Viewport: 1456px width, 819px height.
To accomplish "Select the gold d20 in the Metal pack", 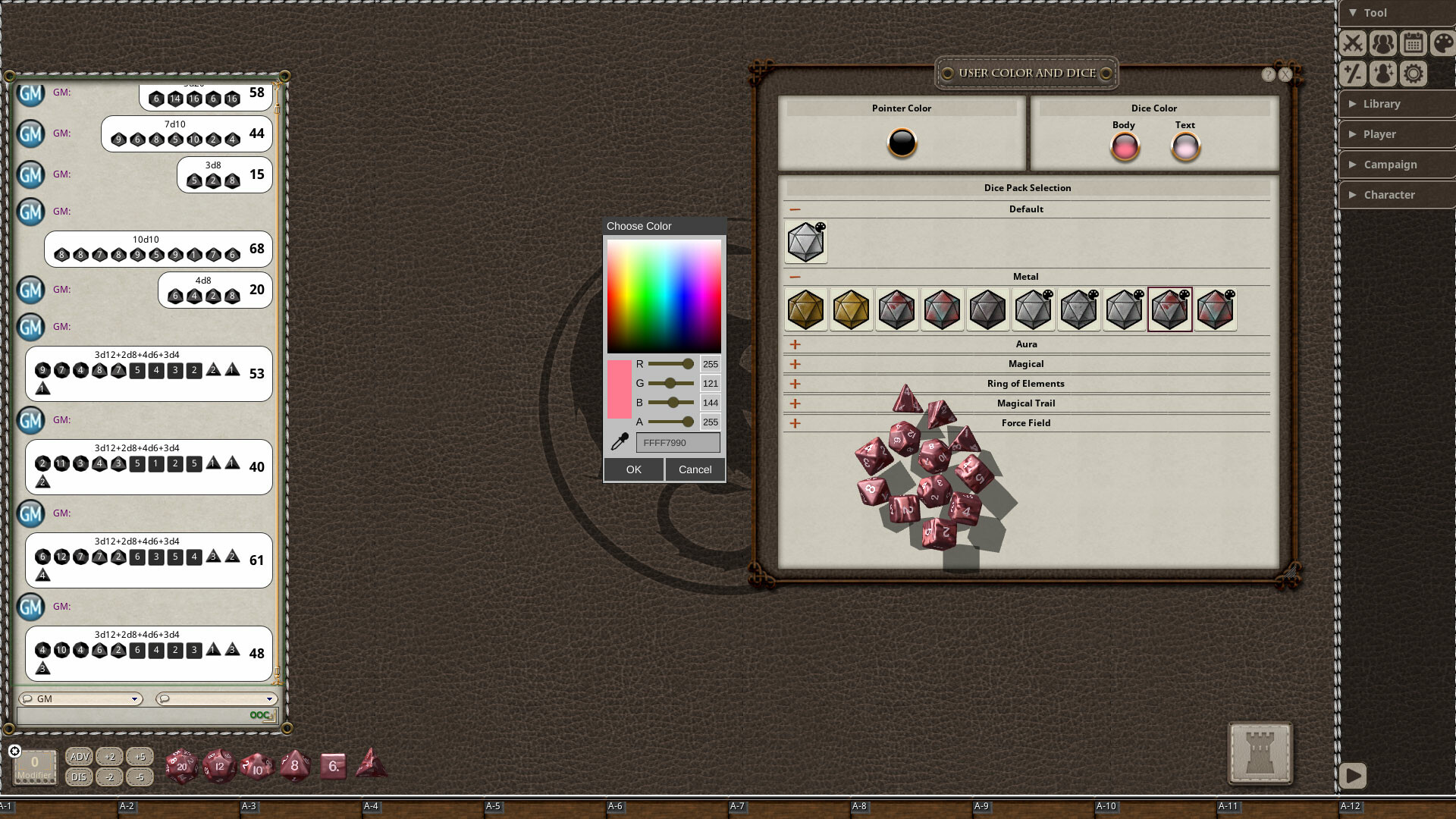I will [x=805, y=309].
